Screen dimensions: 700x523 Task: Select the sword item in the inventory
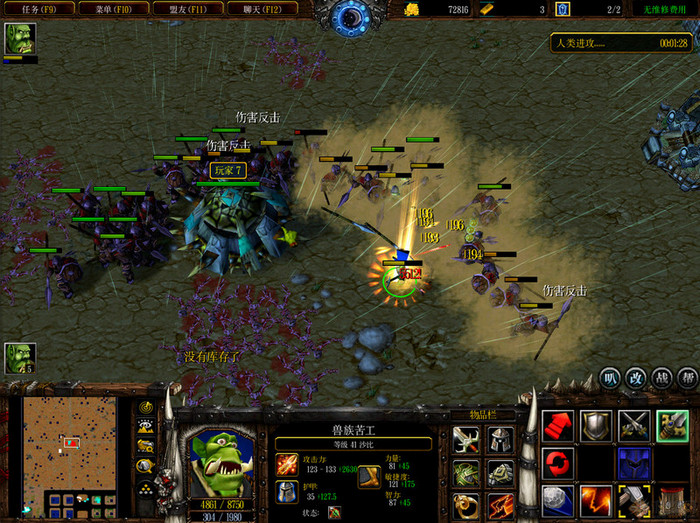(x=465, y=440)
